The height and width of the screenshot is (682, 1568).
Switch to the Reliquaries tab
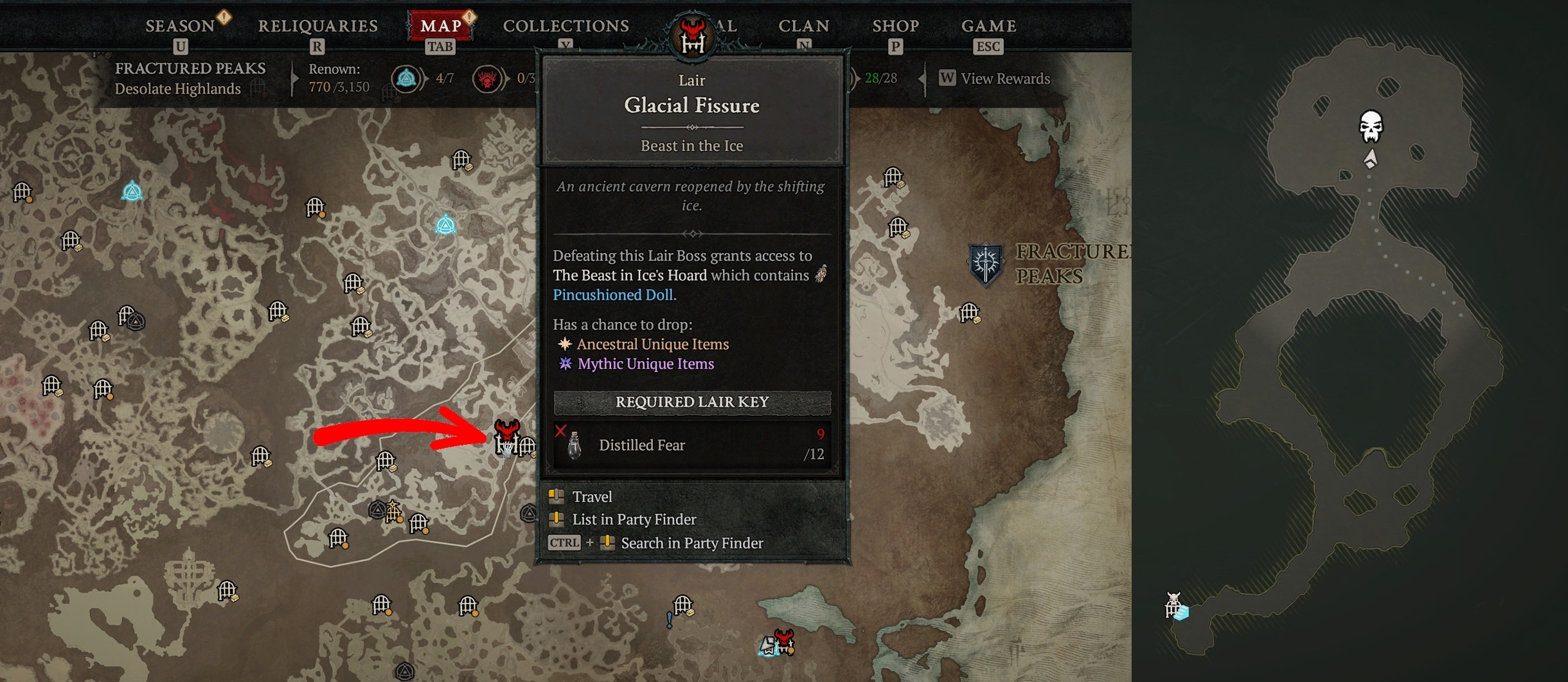pyautogui.click(x=317, y=26)
